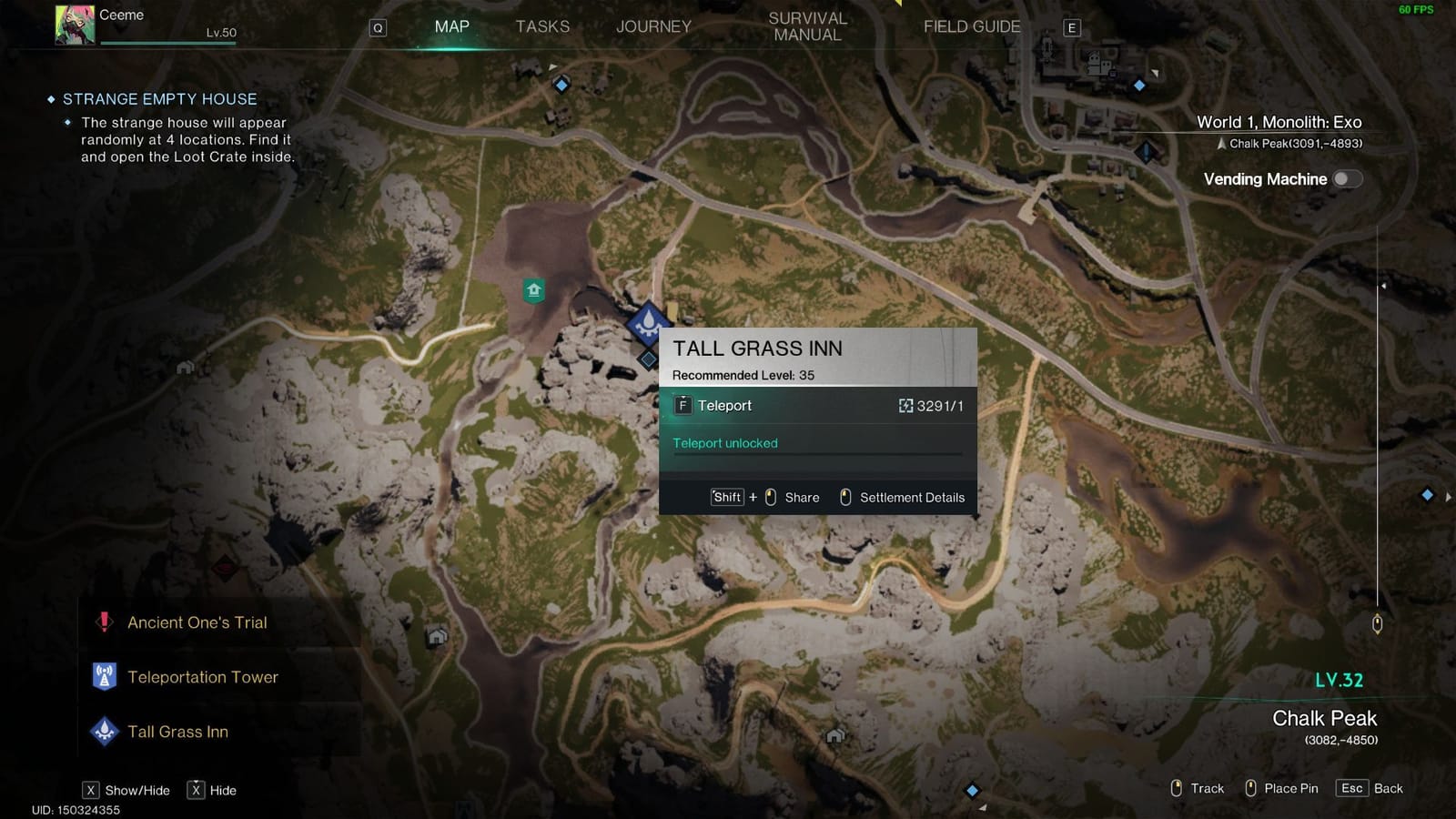This screenshot has height=819, width=1456.
Task: Open Settlement Details for Tall Grass Inn
Action: coord(911,498)
